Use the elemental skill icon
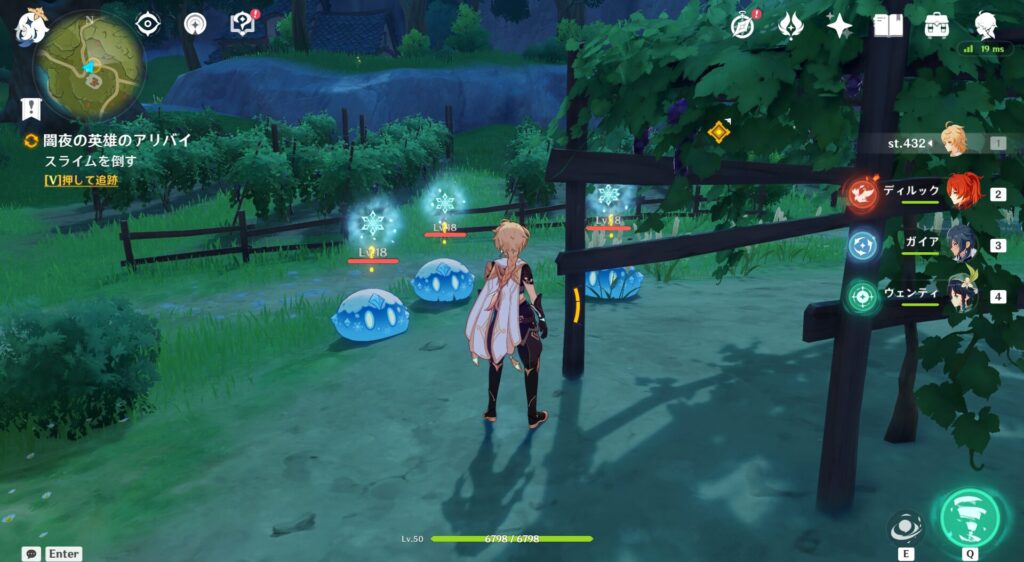 [905, 526]
